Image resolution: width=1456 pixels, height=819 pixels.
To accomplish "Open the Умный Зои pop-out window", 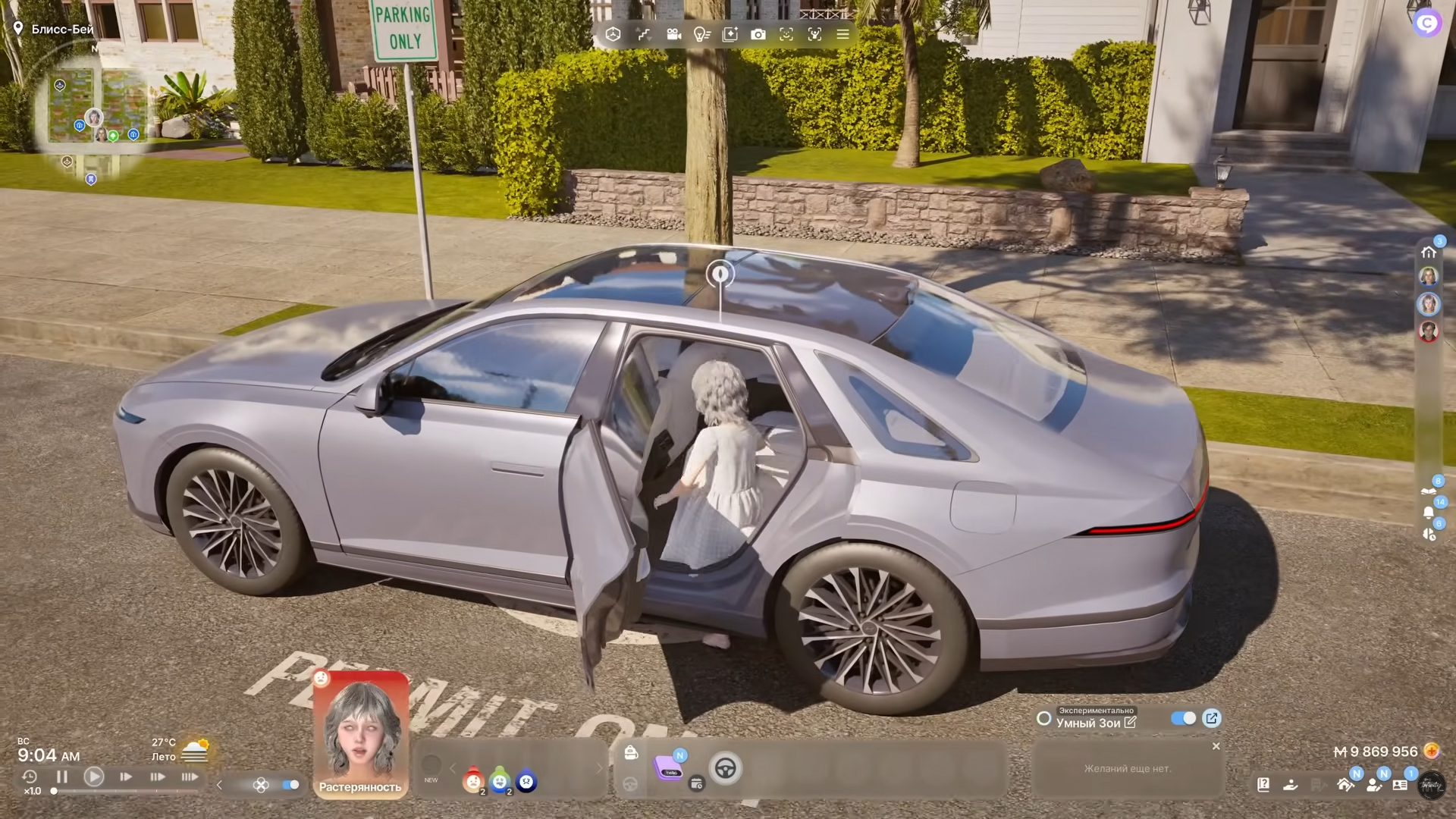I will tap(1212, 718).
